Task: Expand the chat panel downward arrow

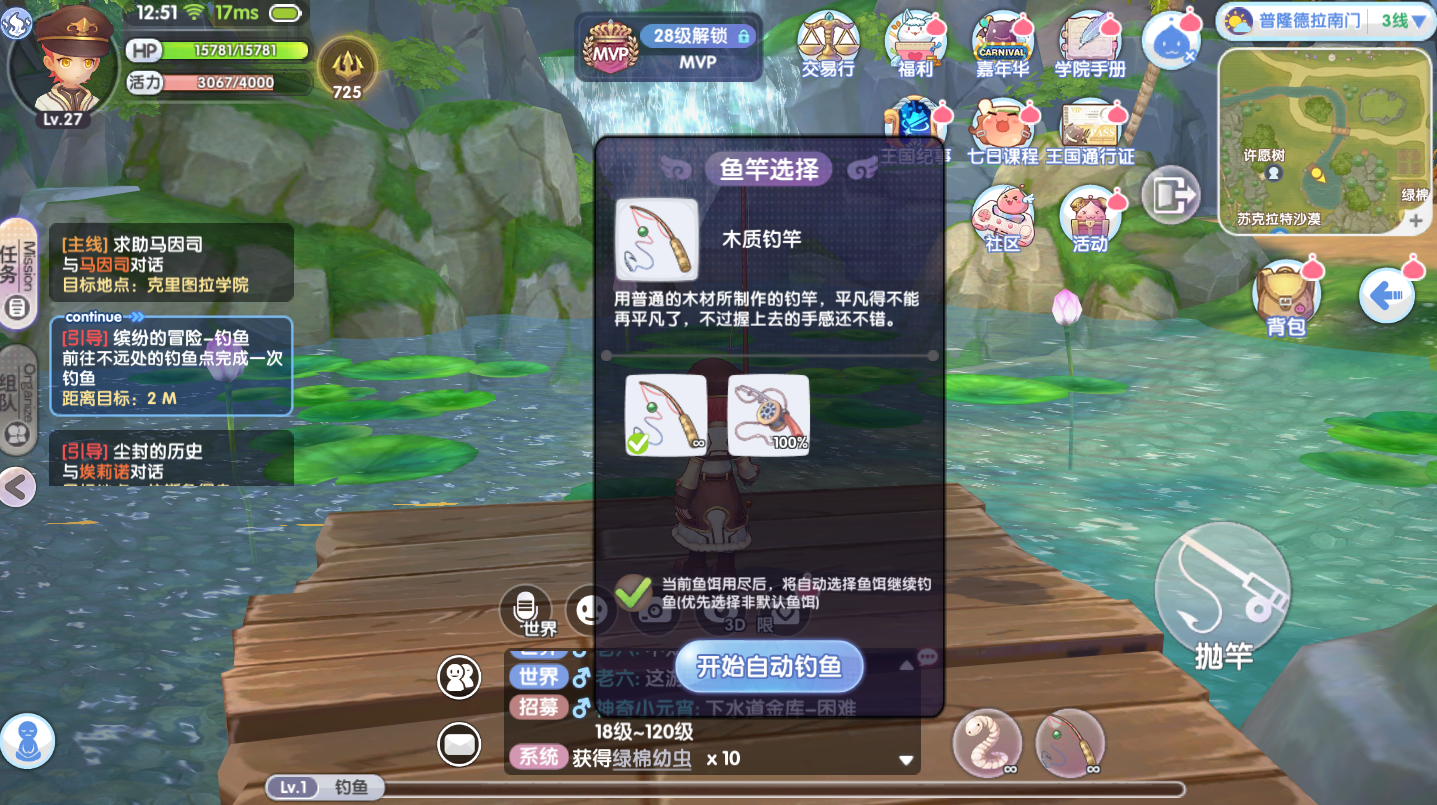Action: click(x=906, y=760)
